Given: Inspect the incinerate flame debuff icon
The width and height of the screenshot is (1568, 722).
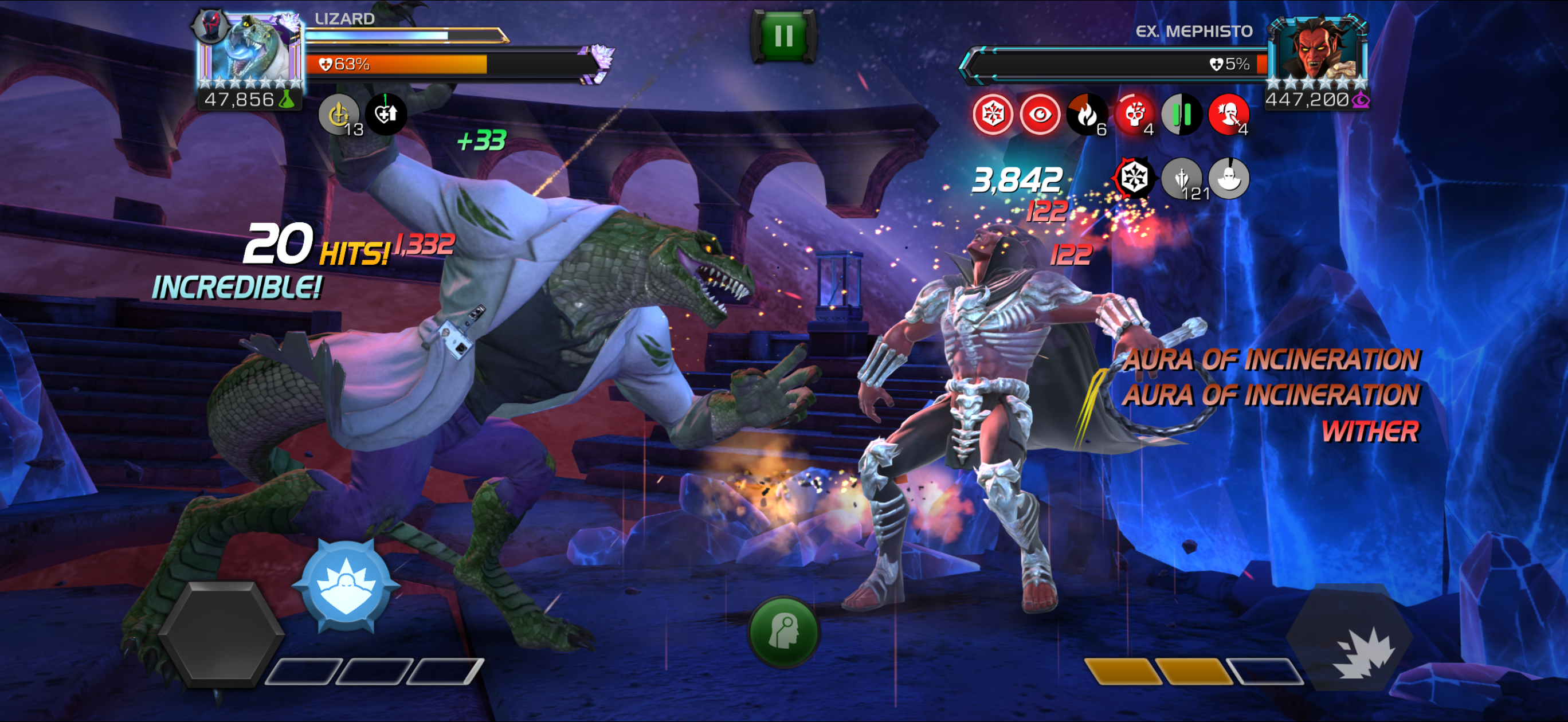Looking at the screenshot, I should (x=1087, y=114).
